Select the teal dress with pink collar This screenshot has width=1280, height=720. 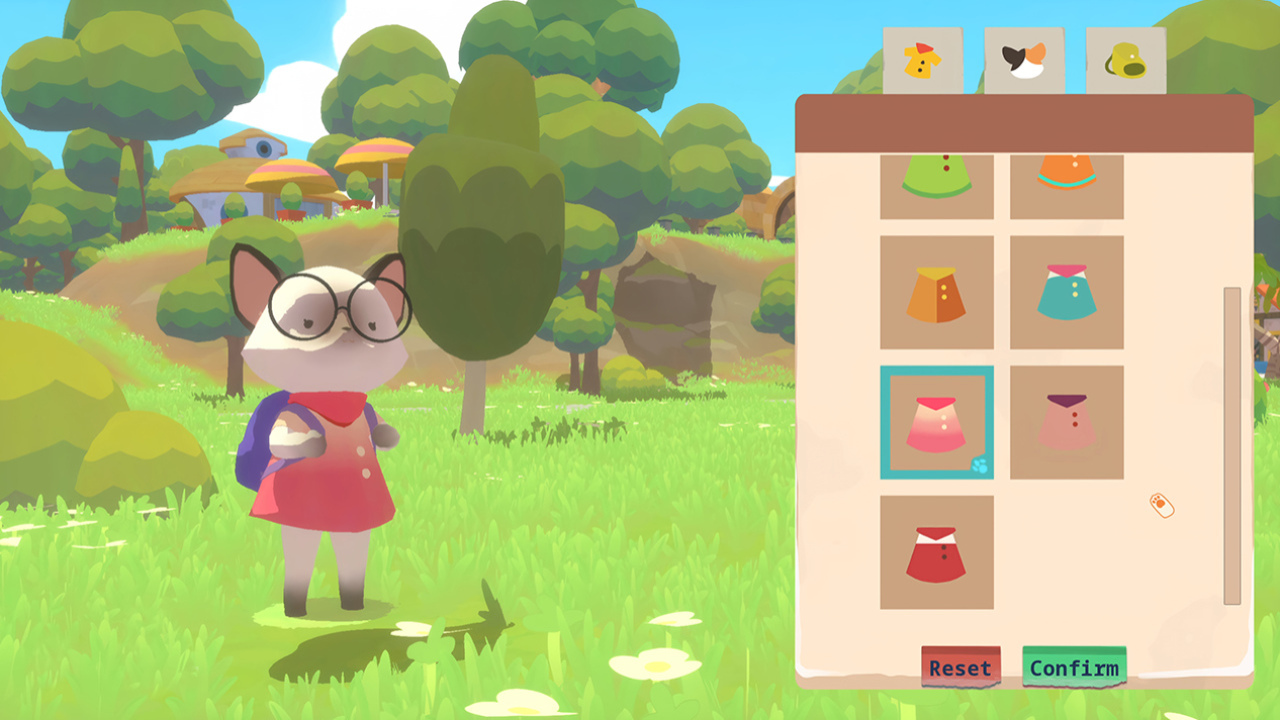coord(1066,290)
